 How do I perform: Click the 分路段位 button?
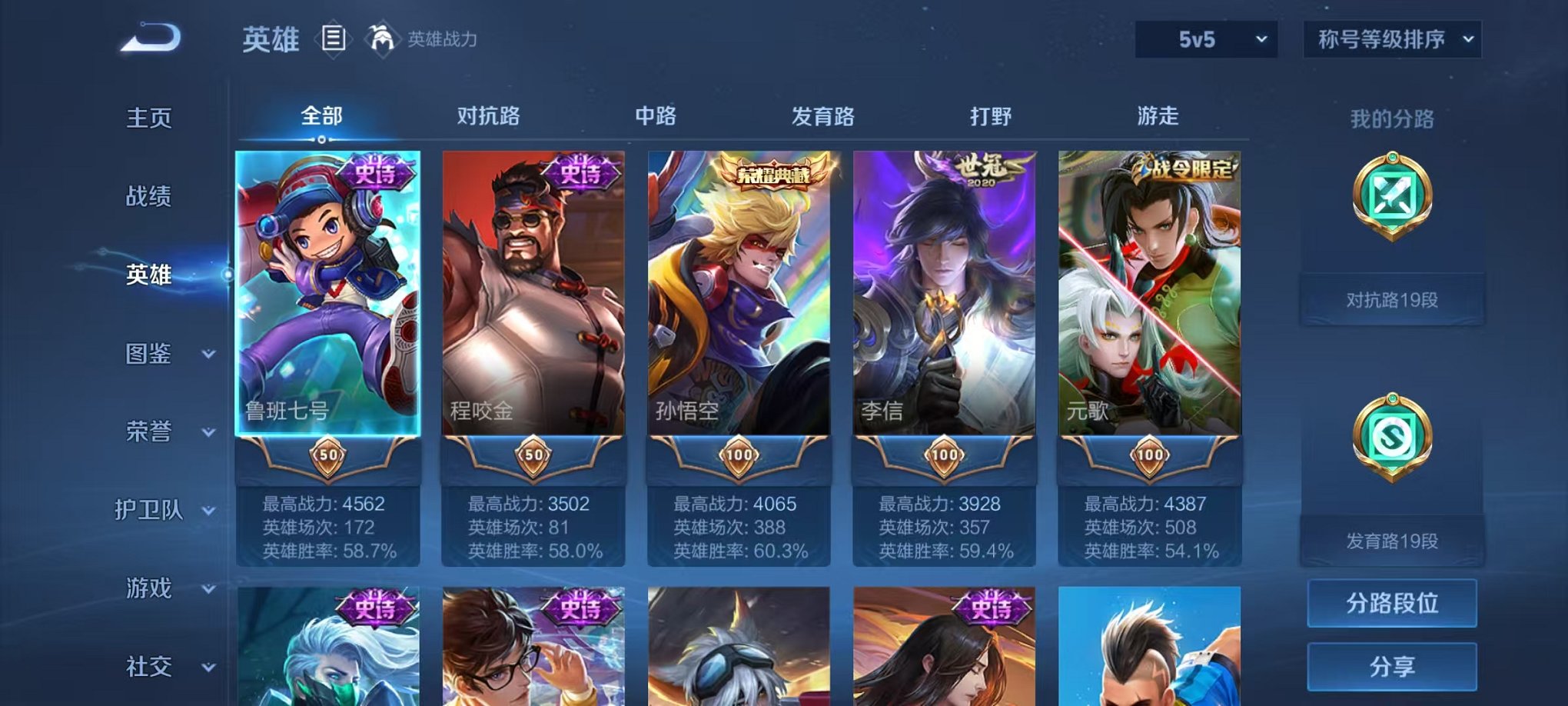coord(1393,604)
